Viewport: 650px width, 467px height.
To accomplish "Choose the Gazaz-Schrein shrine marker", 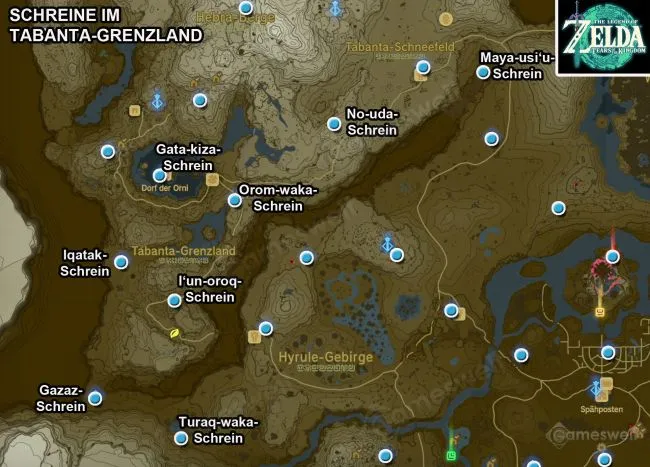I will point(95,398).
